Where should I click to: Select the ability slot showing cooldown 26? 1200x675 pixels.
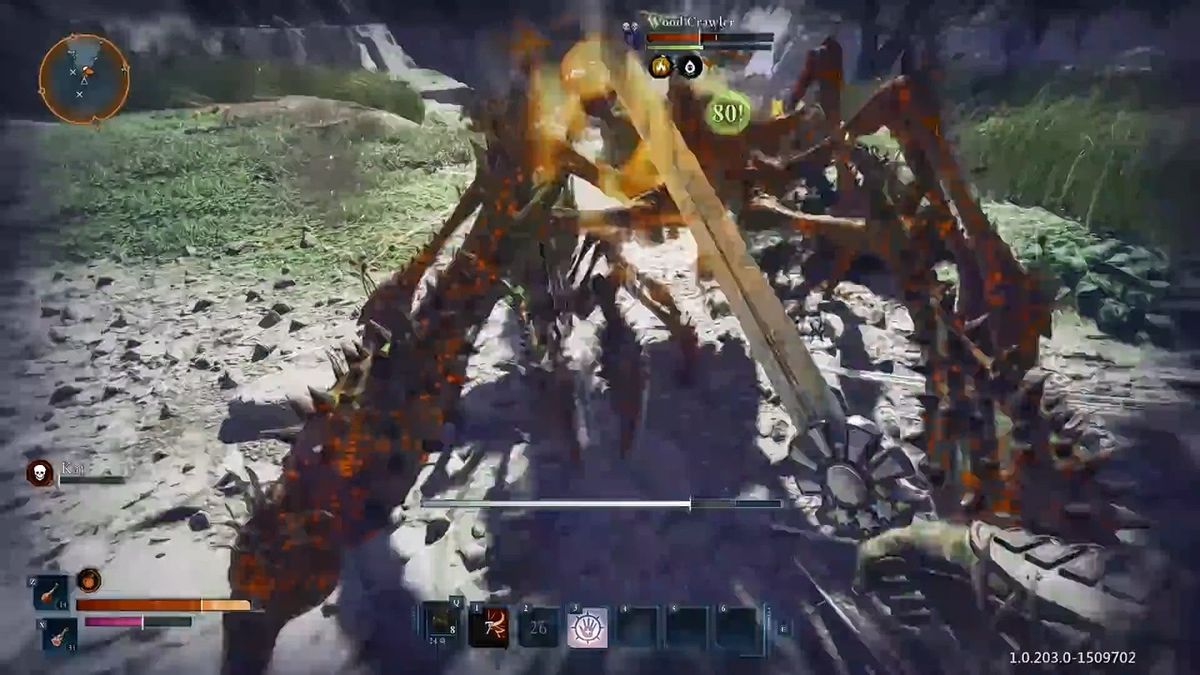[538, 627]
